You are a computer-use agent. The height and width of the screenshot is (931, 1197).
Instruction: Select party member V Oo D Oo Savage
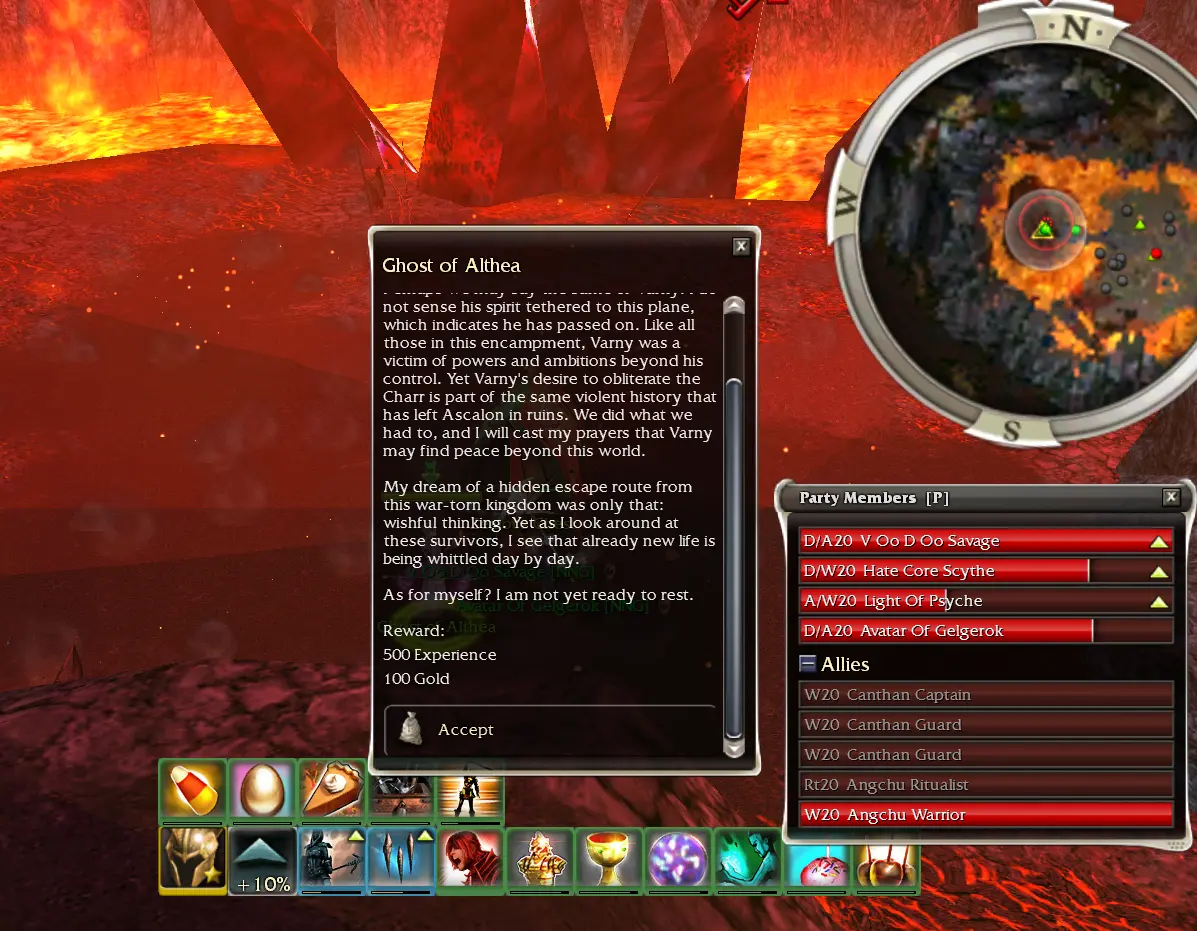(985, 541)
